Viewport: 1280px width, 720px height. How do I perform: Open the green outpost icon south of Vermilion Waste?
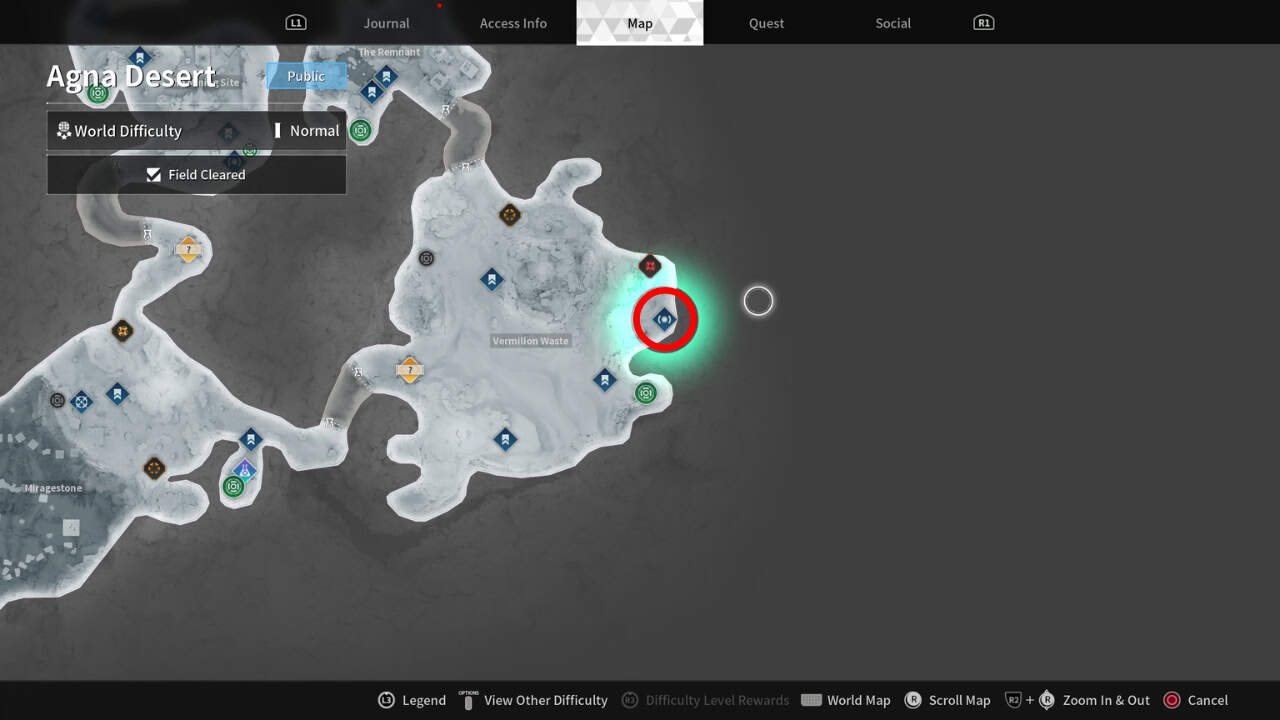[645, 393]
